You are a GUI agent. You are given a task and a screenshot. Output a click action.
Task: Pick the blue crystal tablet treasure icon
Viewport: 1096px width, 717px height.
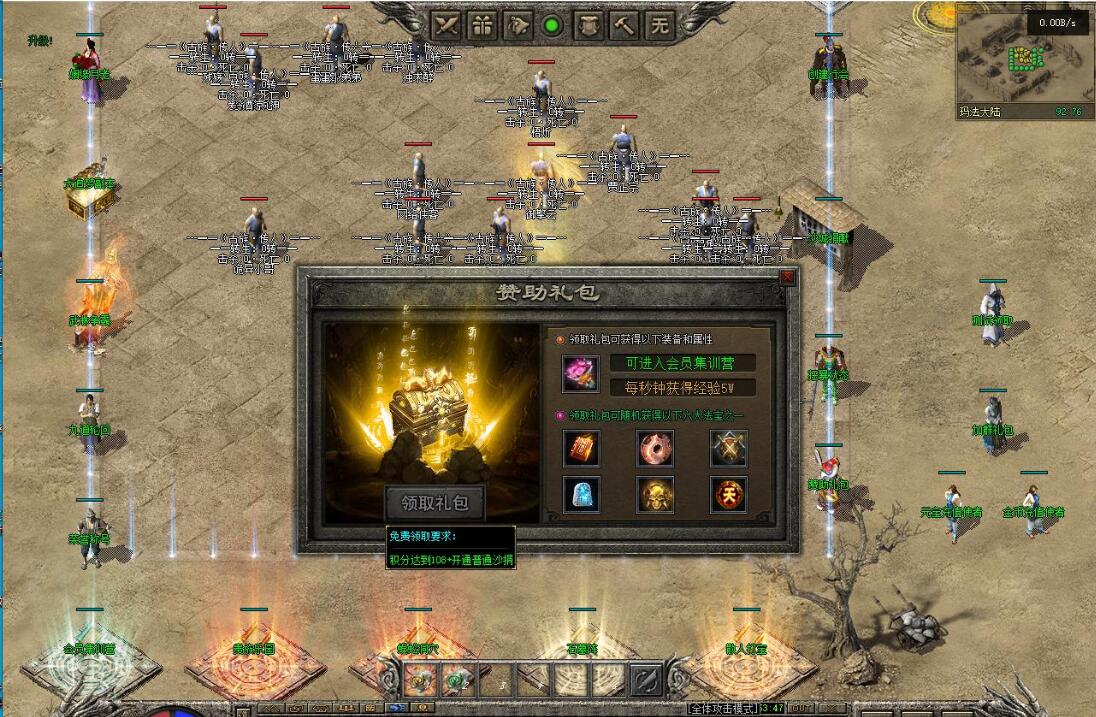pyautogui.click(x=581, y=495)
